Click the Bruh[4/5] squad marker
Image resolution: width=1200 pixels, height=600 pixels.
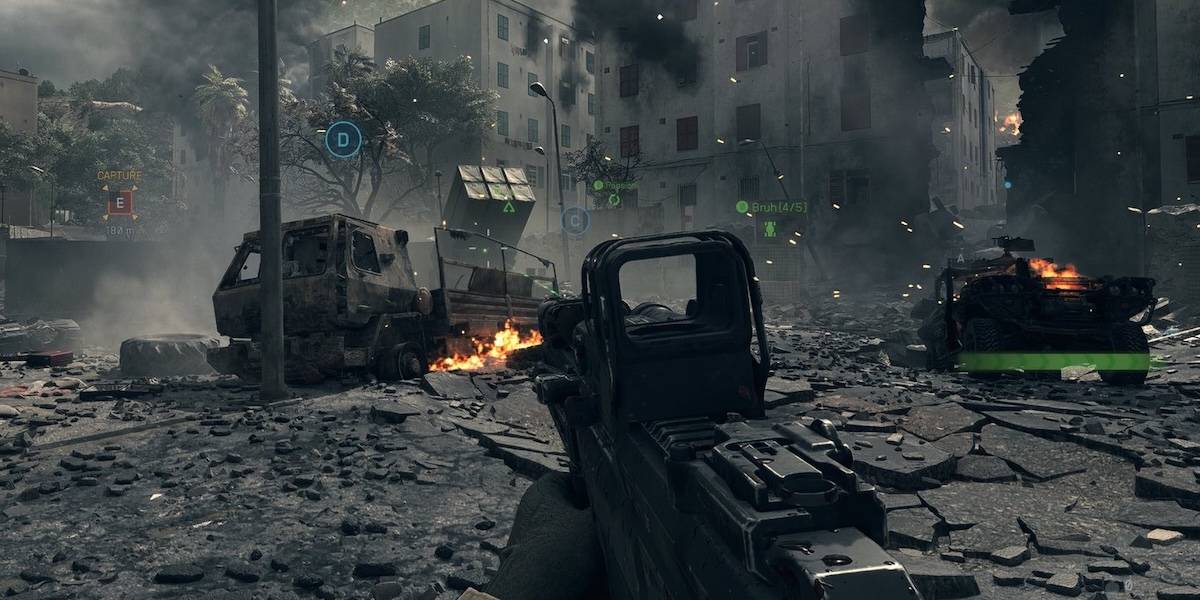tap(771, 207)
